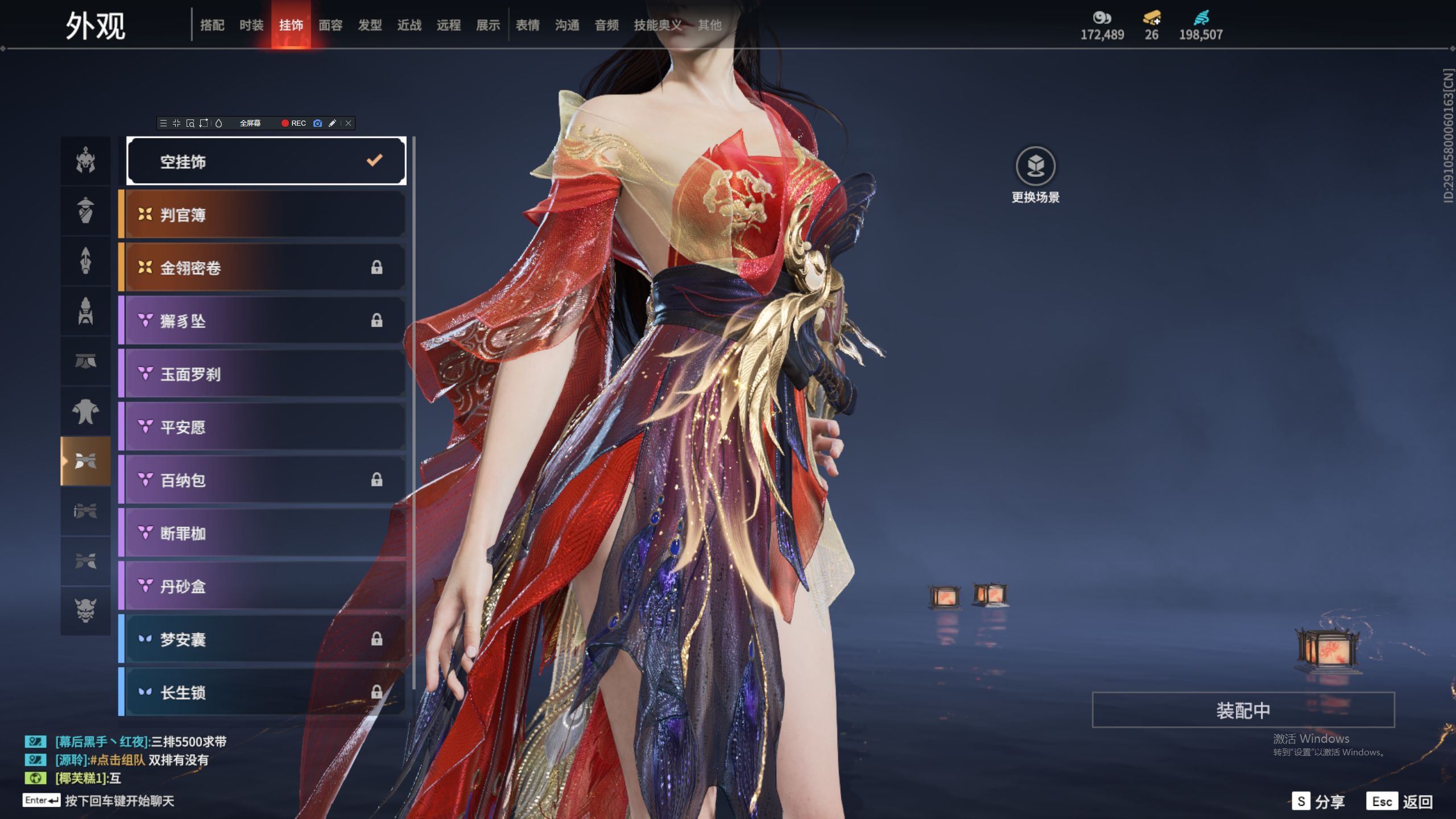This screenshot has height=819, width=1456.
Task: Open the demon mask category icon
Action: pos(85,610)
